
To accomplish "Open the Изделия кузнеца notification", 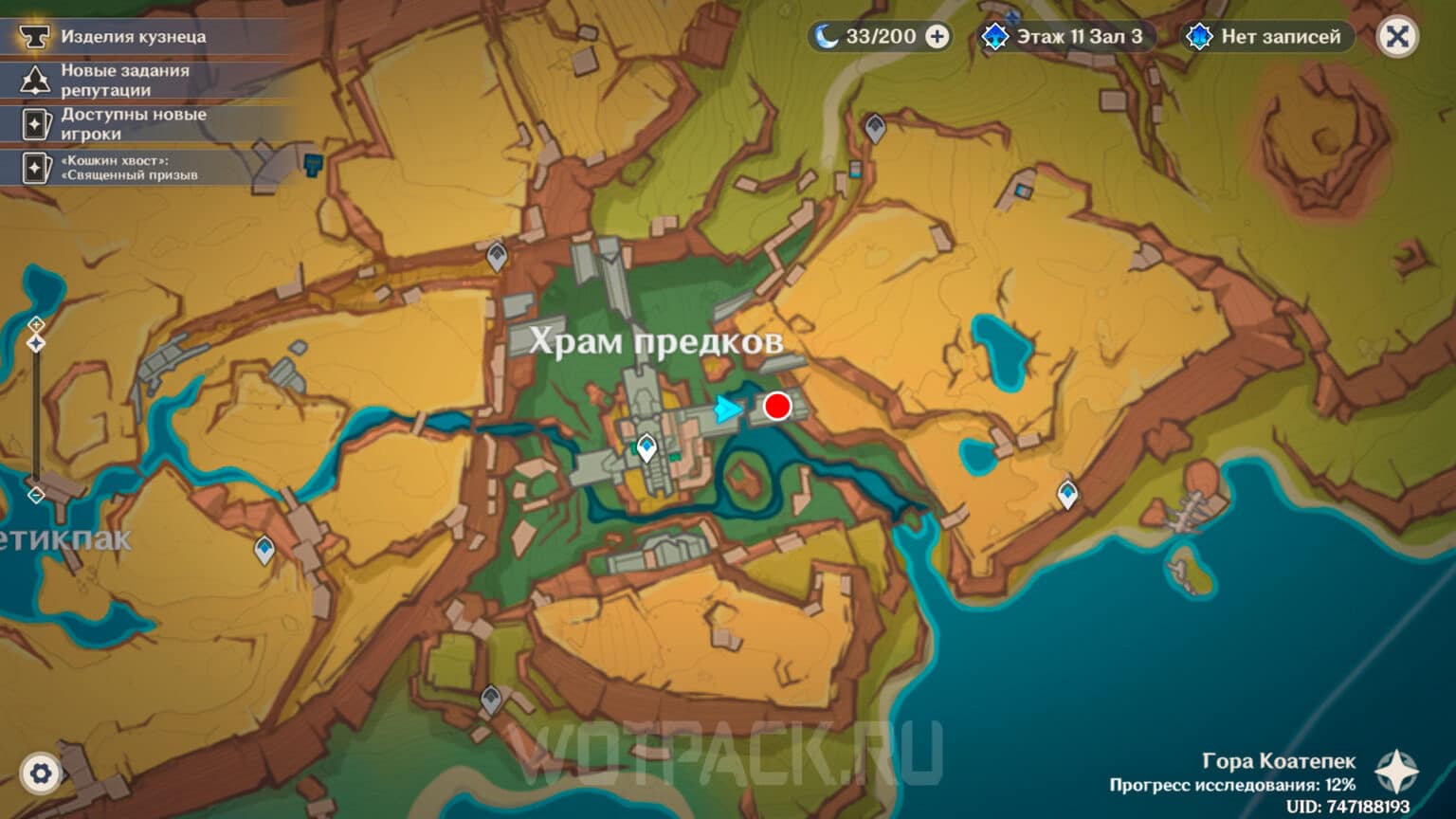I will pos(142,38).
